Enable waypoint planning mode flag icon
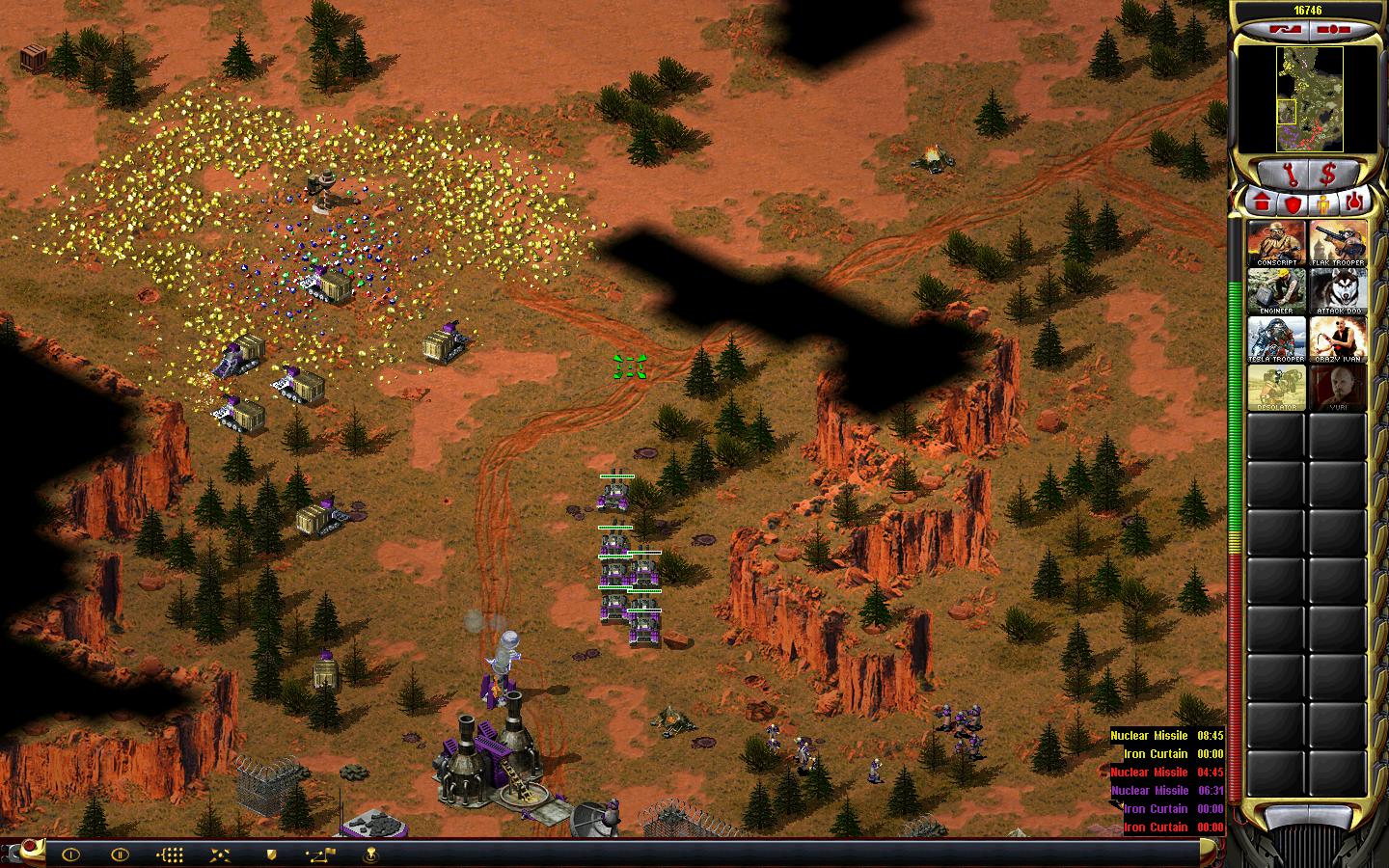1389x868 pixels. pos(320,854)
